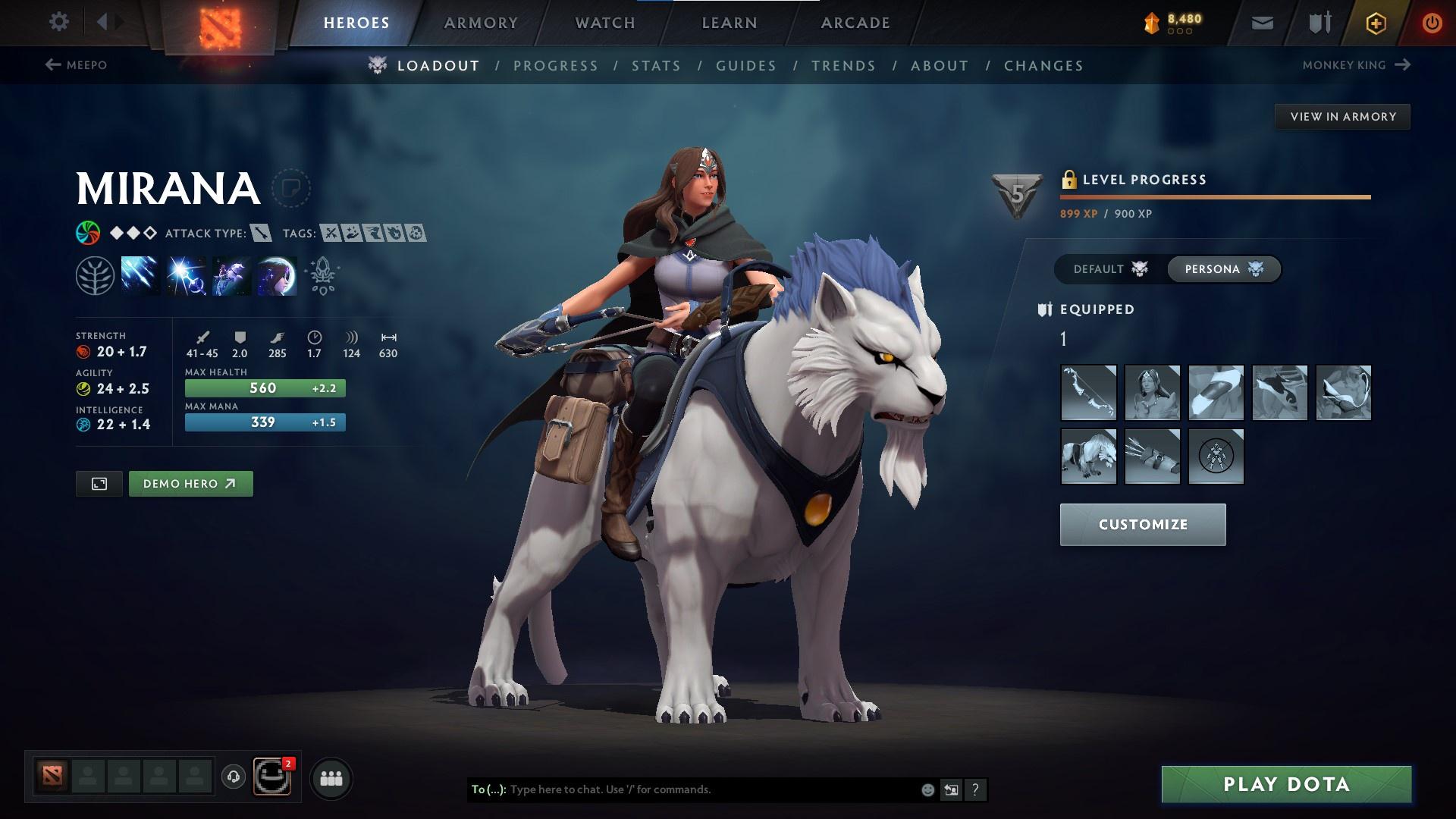Open the Dota Plus hexagon icon
Screen dimensions: 1456x819
click(x=1375, y=22)
